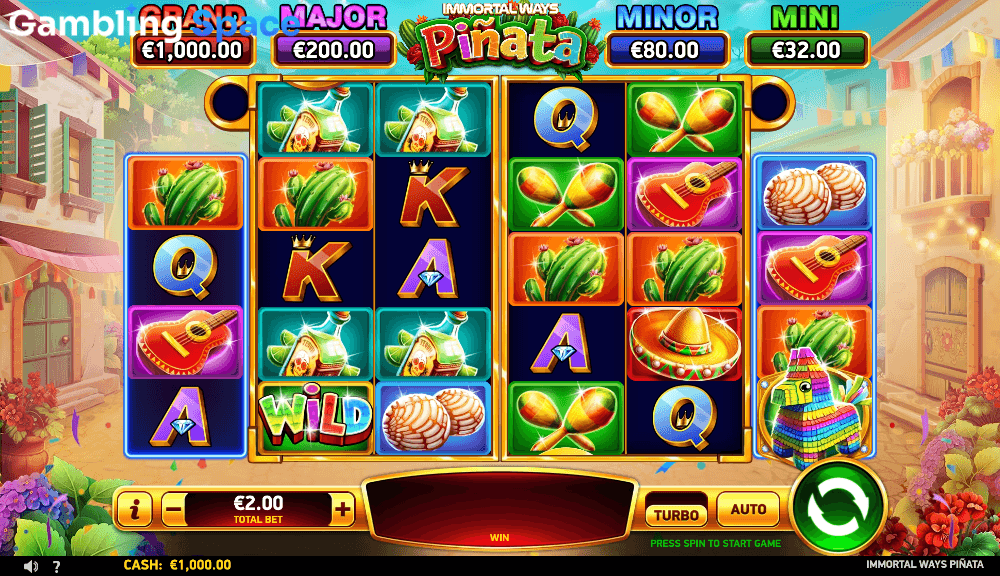This screenshot has height=576, width=1000.
Task: Increase total bet with the plus button
Action: pos(343,509)
